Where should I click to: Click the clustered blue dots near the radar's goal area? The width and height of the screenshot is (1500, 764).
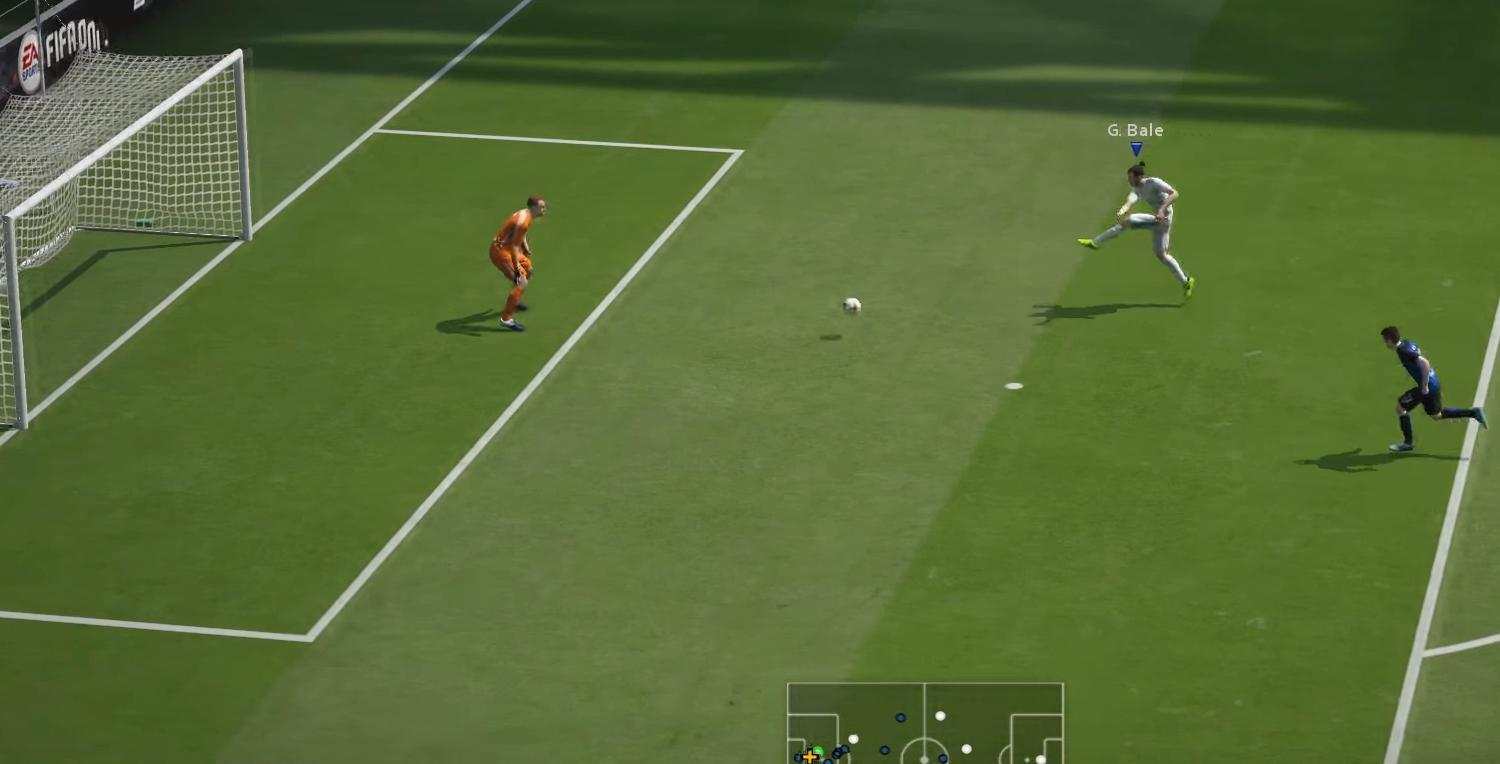point(840,753)
